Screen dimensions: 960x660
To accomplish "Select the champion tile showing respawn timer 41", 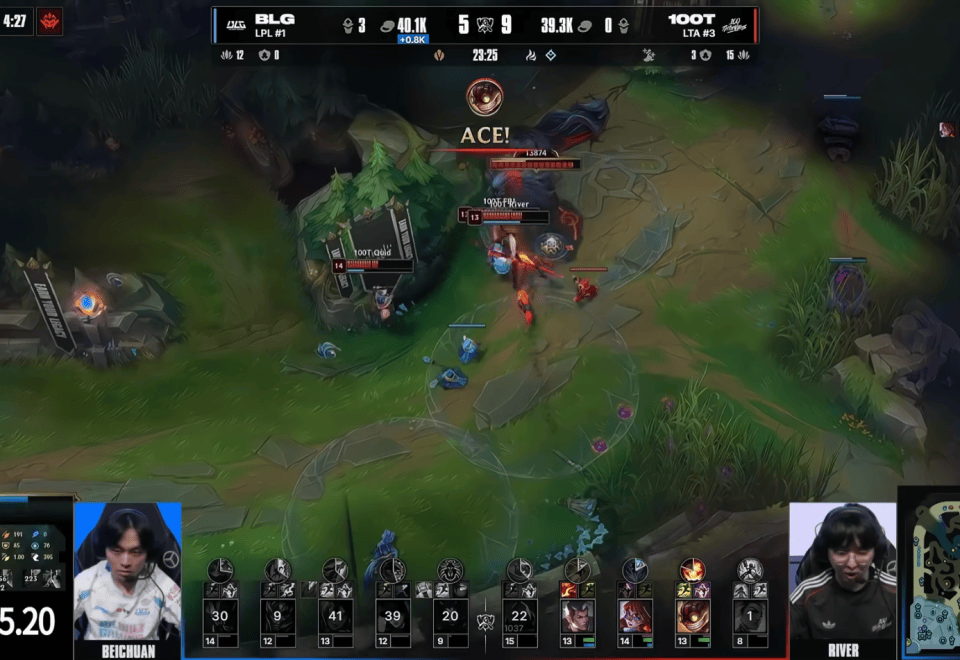I will (x=335, y=616).
